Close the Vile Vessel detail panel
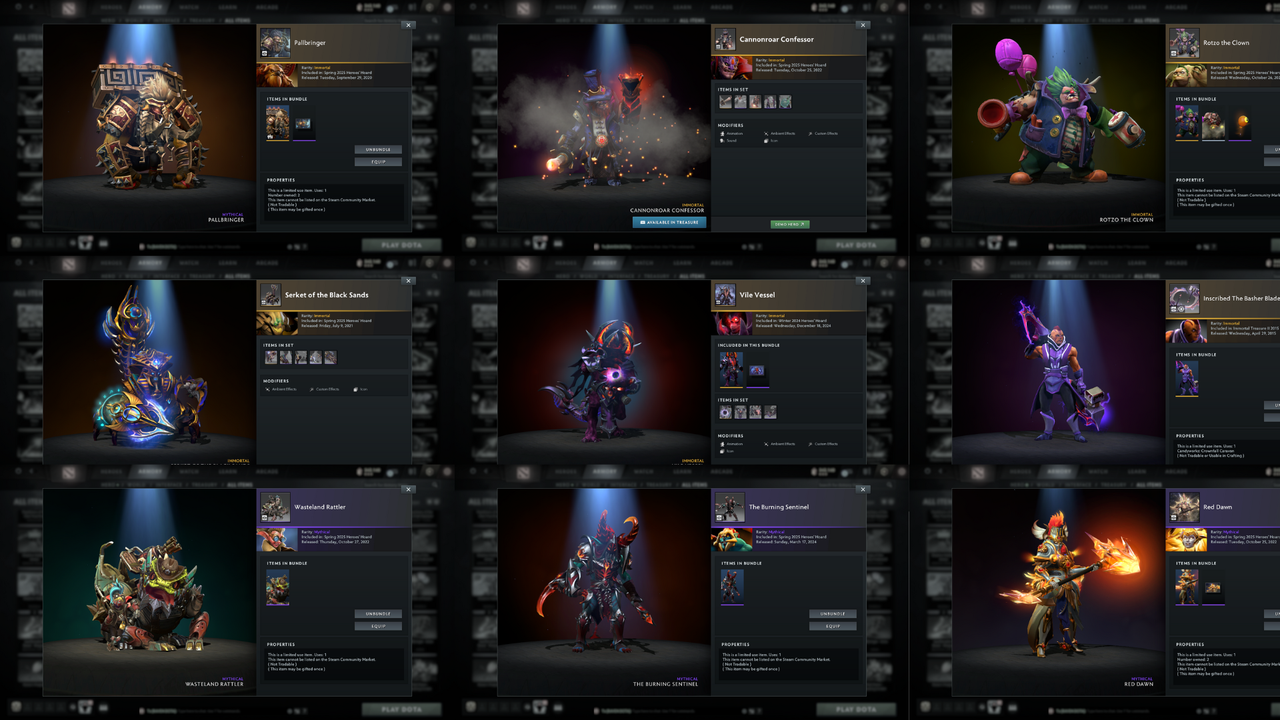 click(863, 281)
